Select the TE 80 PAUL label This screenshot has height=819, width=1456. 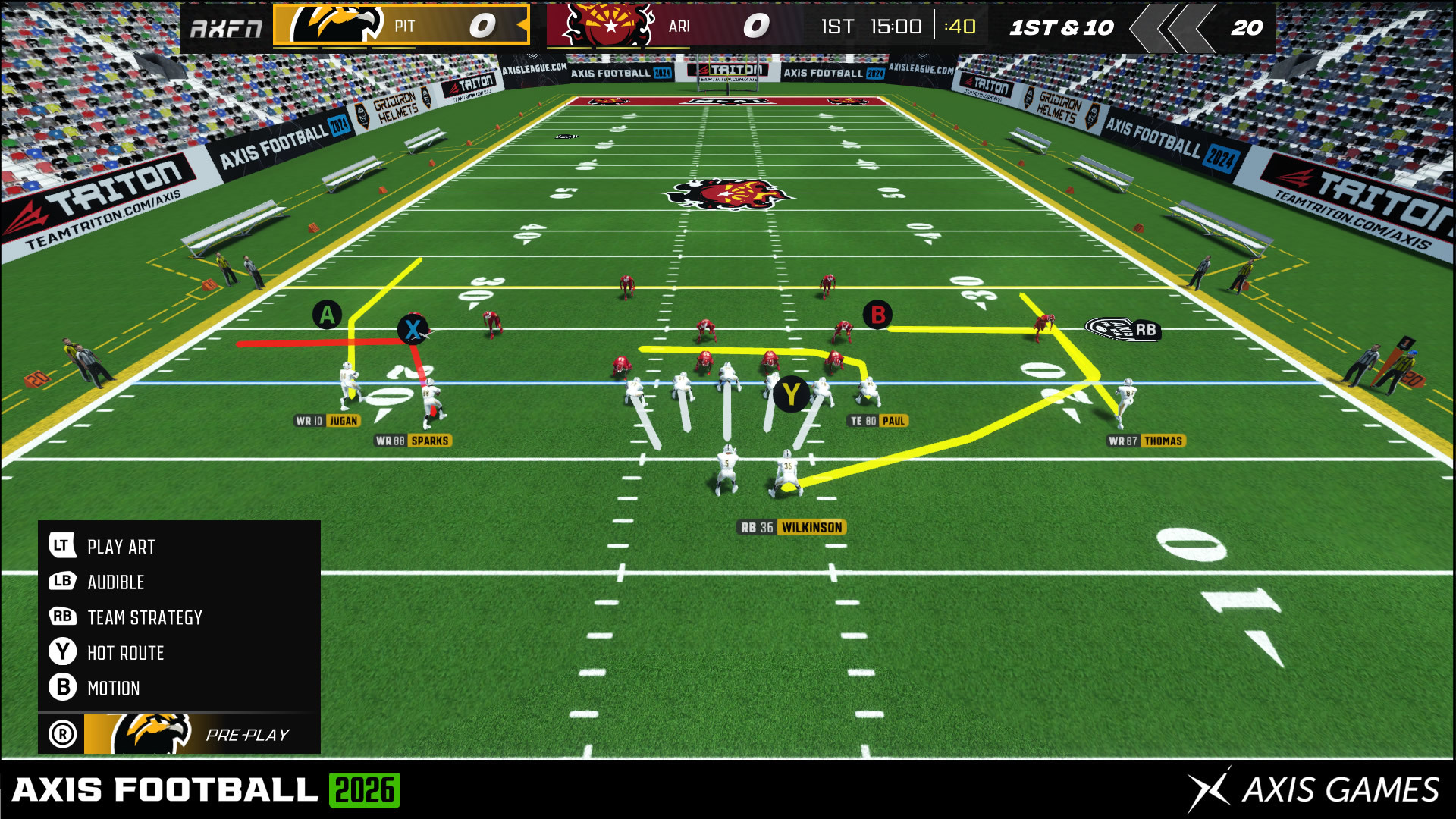tap(878, 419)
